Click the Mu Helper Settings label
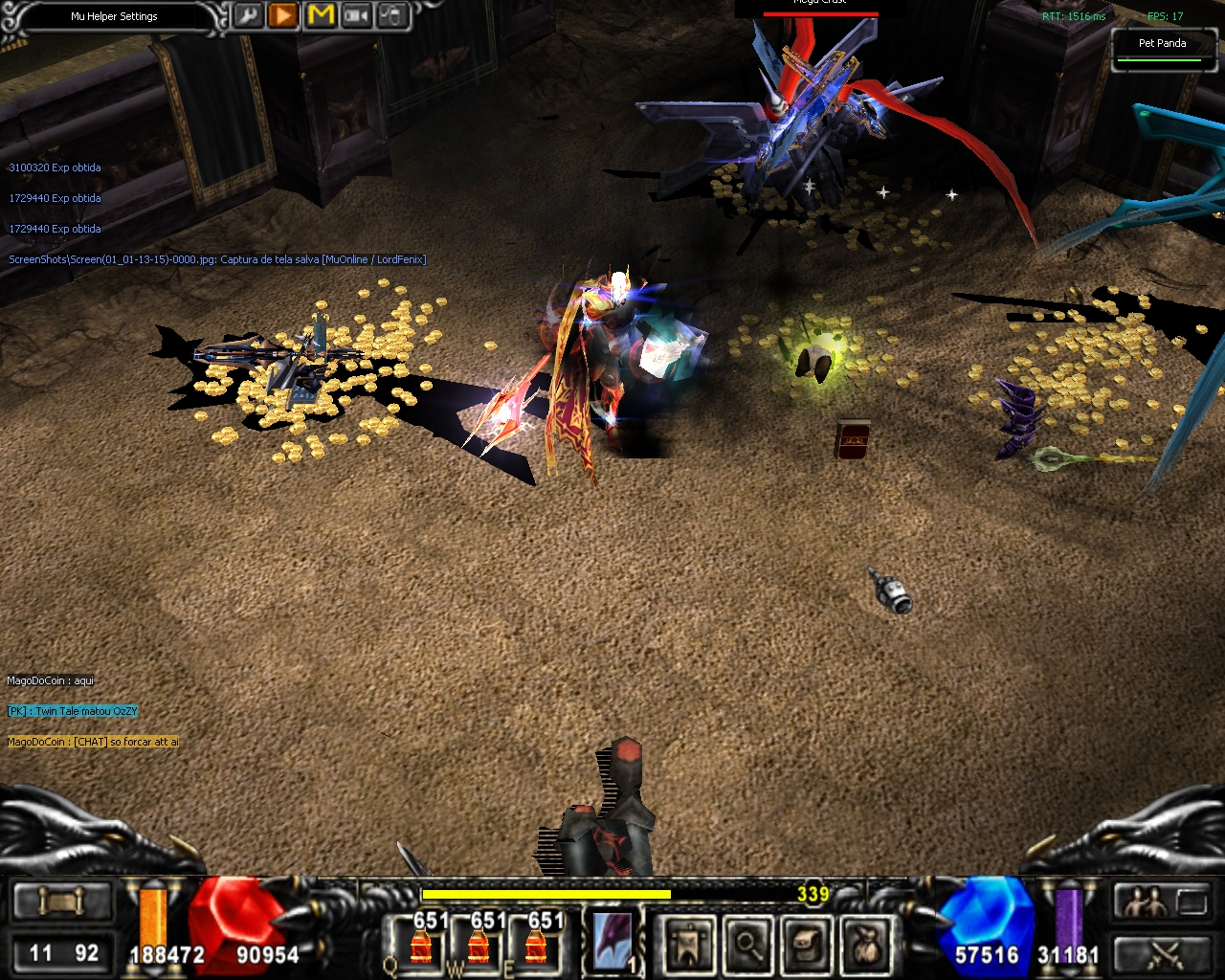Viewport: 1225px width, 980px height. 114,16
